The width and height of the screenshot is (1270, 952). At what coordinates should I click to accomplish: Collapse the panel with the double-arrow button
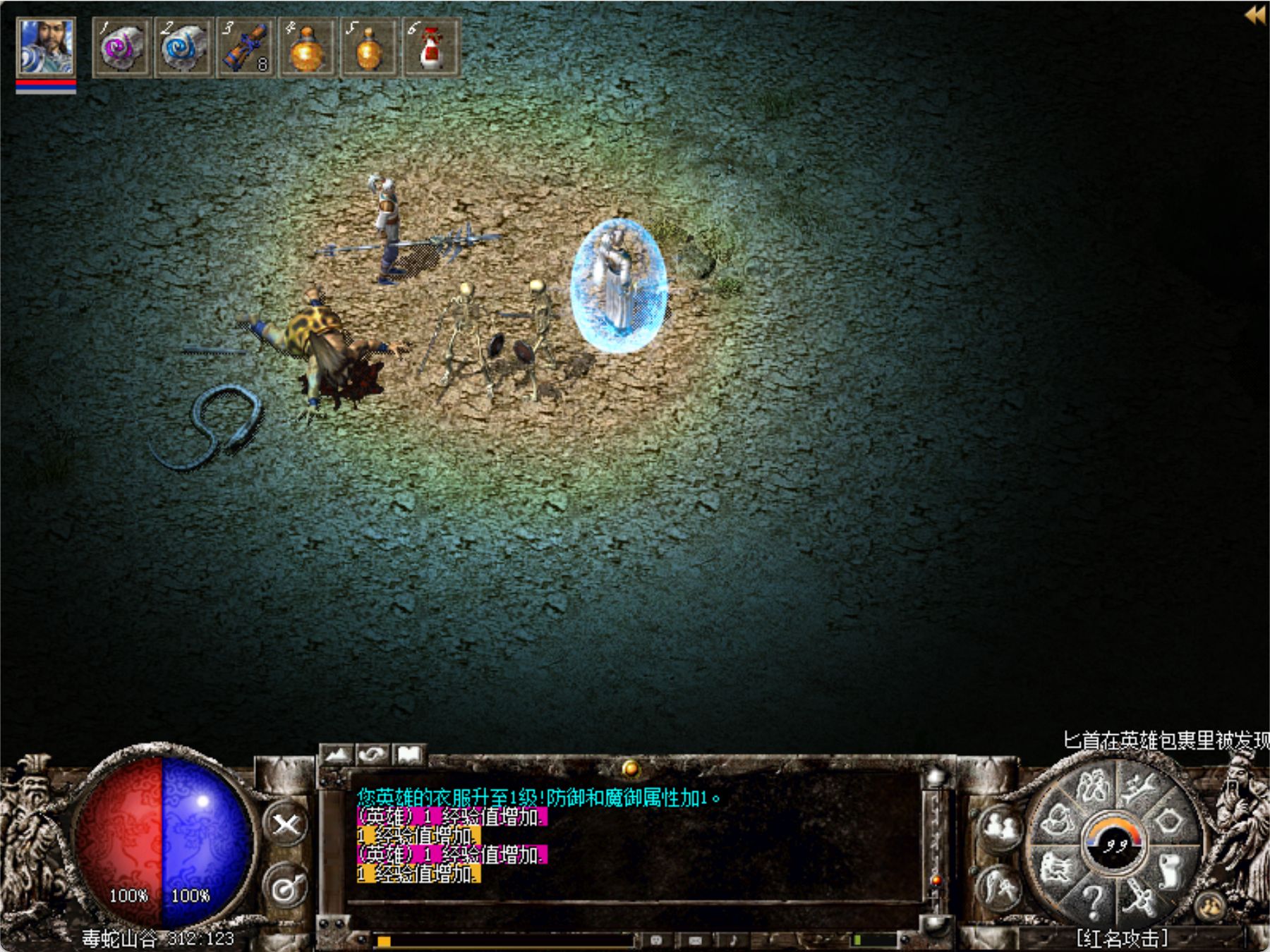(x=1254, y=15)
